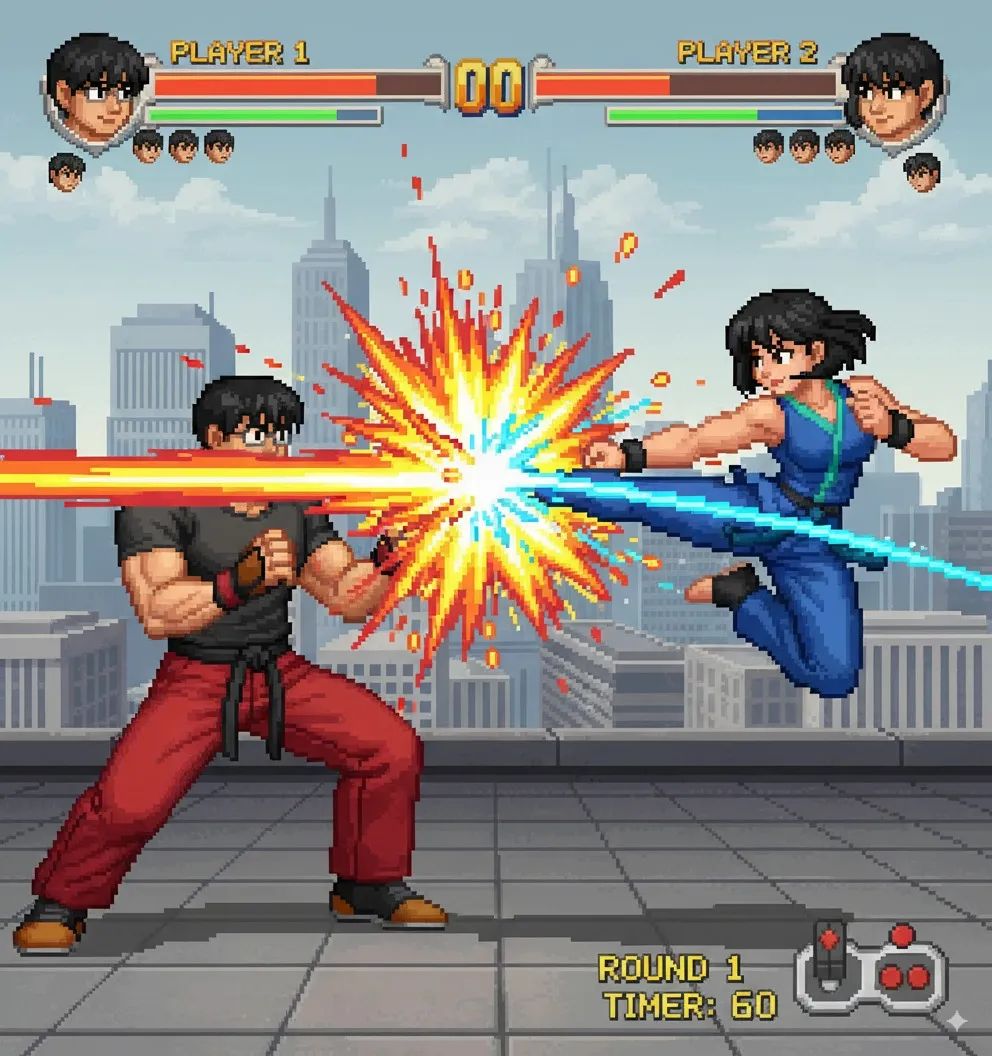
Task: Select the Player 2 character portrait
Action: 892,88
